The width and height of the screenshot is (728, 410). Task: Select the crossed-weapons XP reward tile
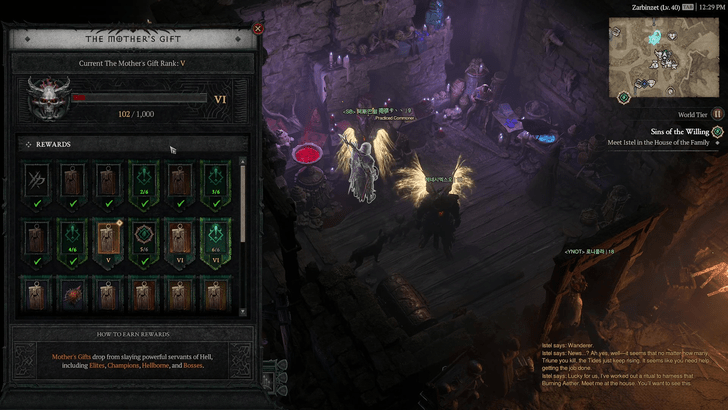point(39,181)
